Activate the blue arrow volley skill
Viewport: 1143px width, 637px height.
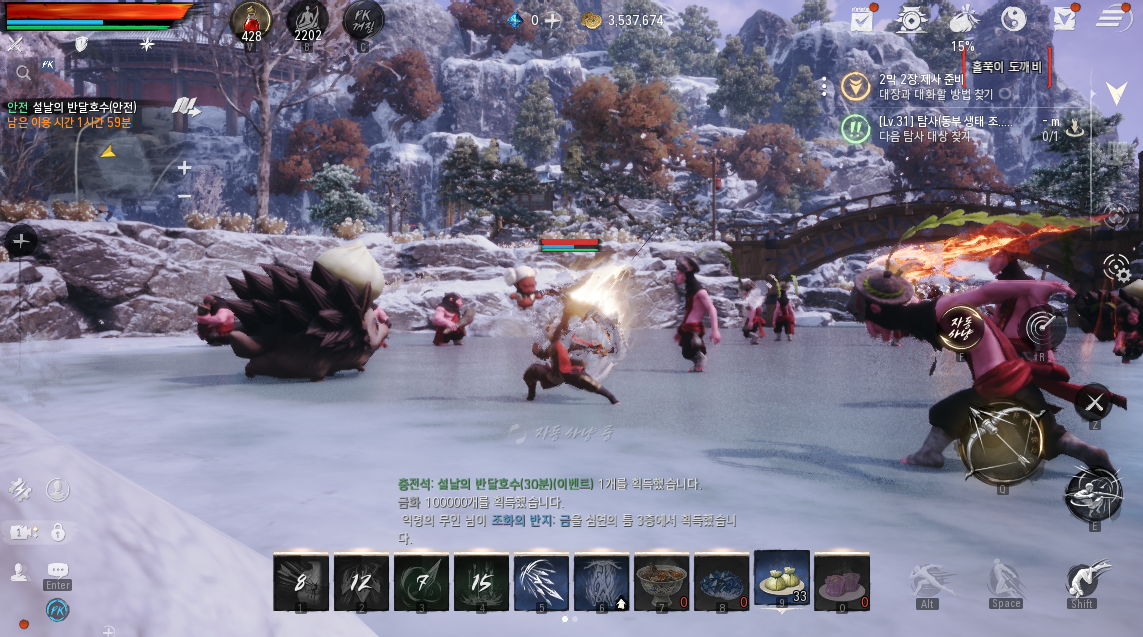[x=541, y=581]
